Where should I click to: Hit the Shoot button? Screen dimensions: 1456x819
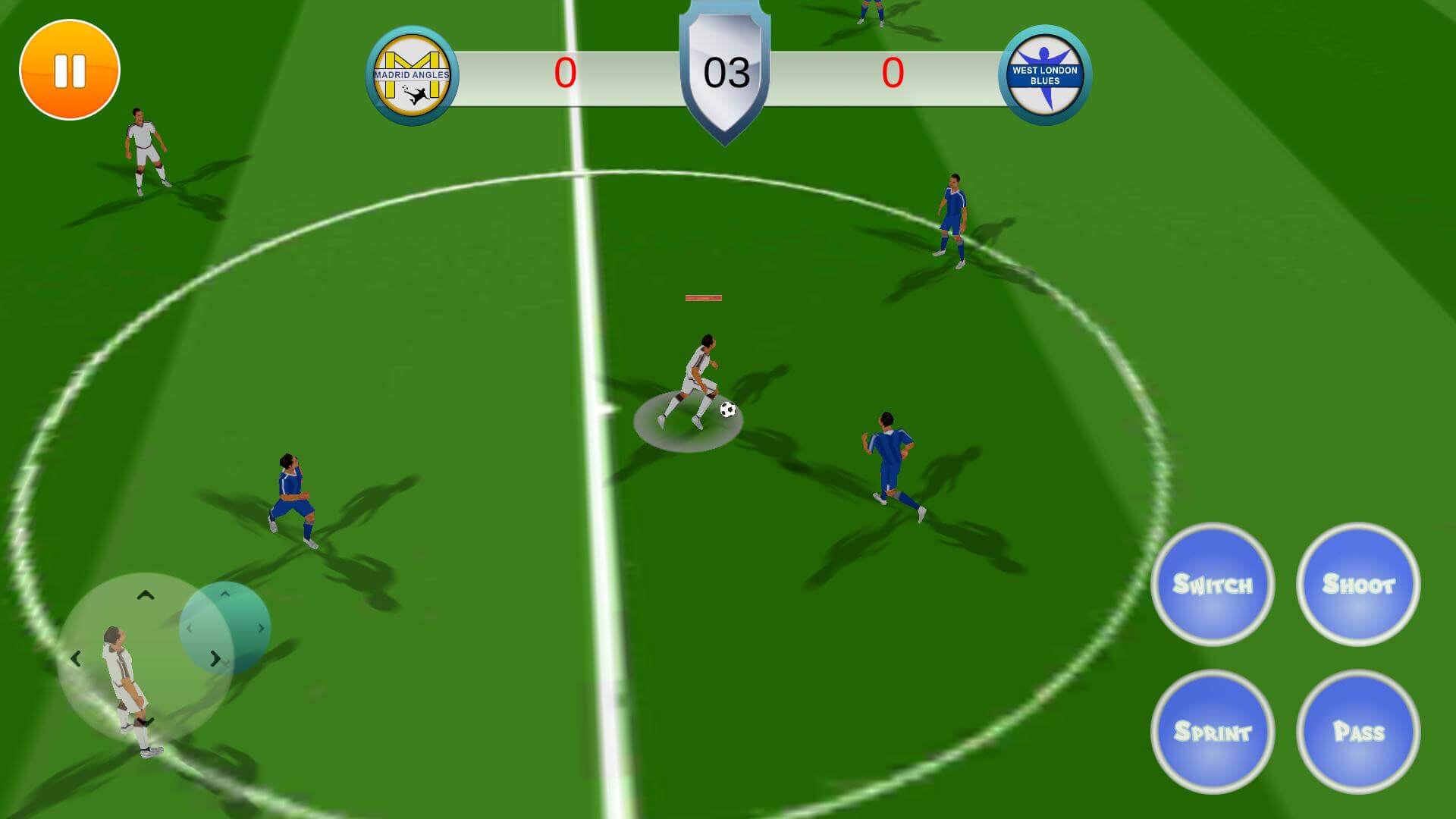click(1357, 584)
